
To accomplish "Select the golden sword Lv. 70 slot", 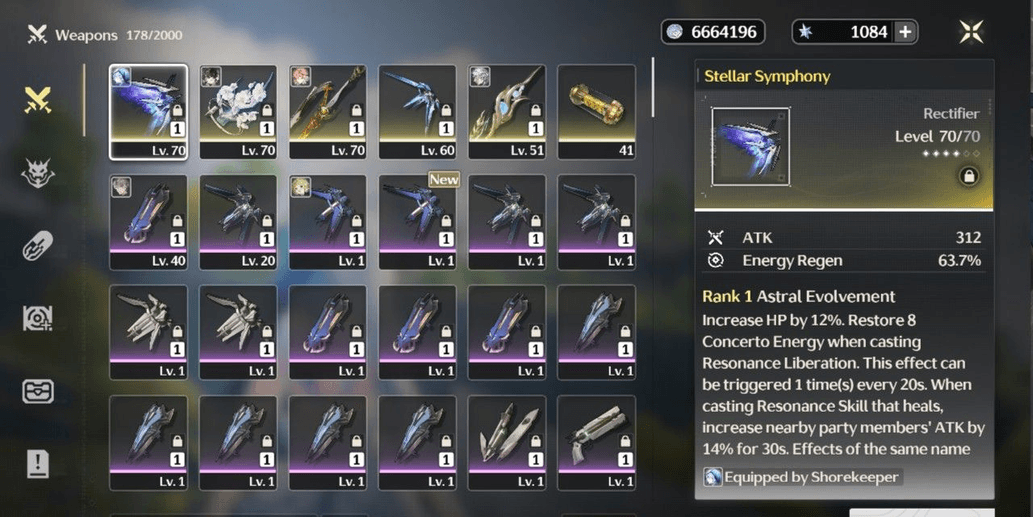I will tap(328, 112).
